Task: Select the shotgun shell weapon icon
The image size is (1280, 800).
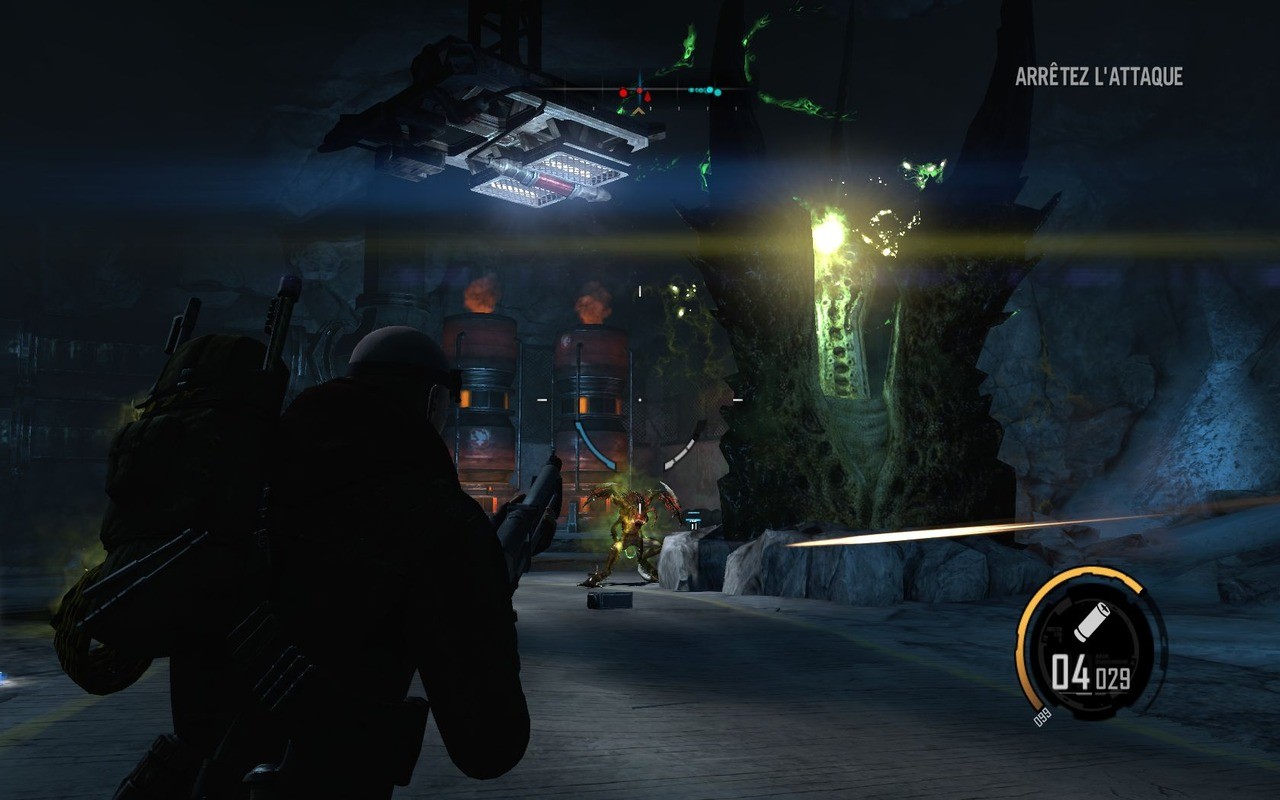Action: point(1088,625)
